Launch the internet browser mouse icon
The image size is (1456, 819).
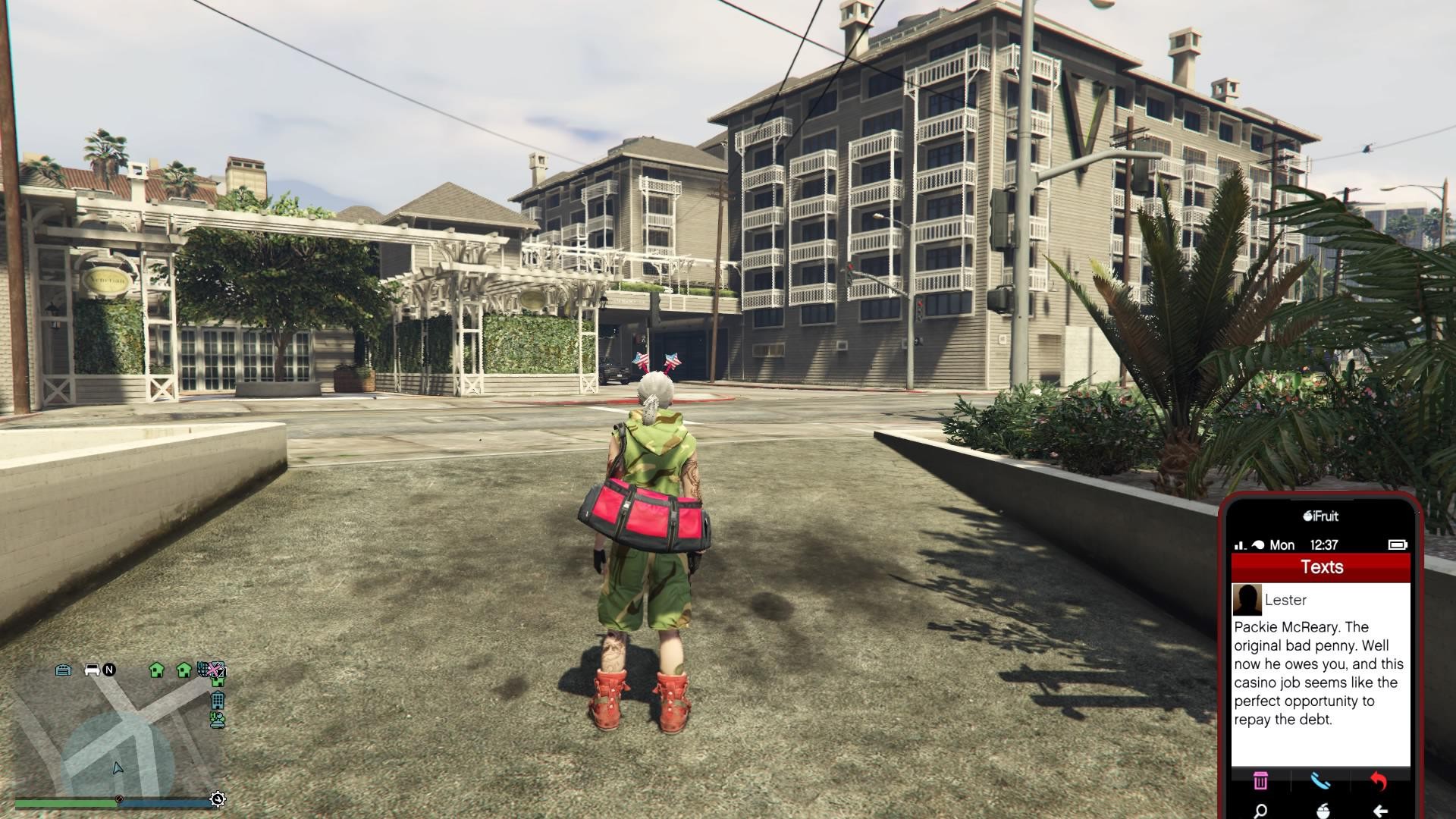[1323, 810]
